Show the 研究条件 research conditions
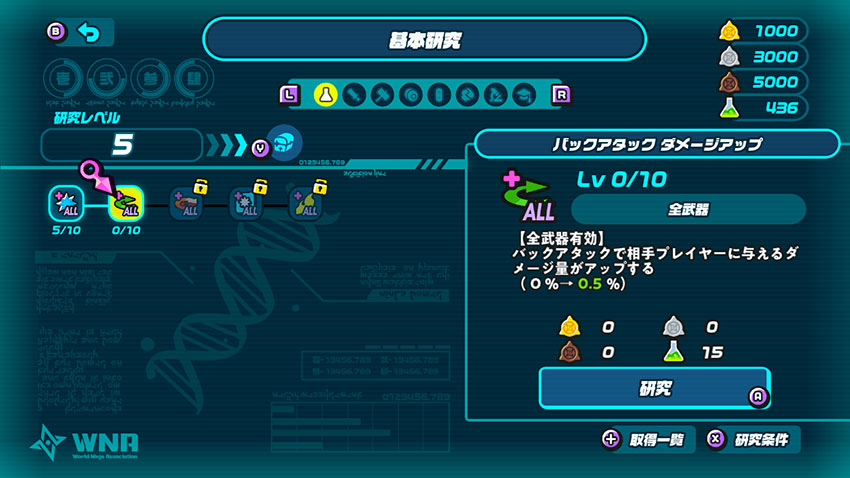The width and height of the screenshot is (850, 478). (x=751, y=439)
